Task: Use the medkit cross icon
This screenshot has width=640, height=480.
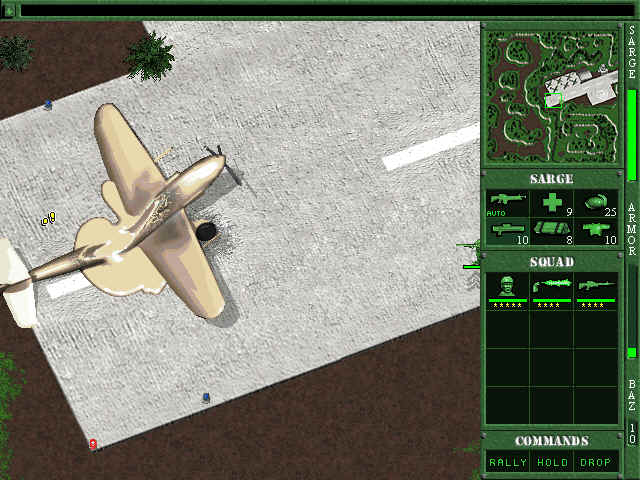Action: click(551, 203)
